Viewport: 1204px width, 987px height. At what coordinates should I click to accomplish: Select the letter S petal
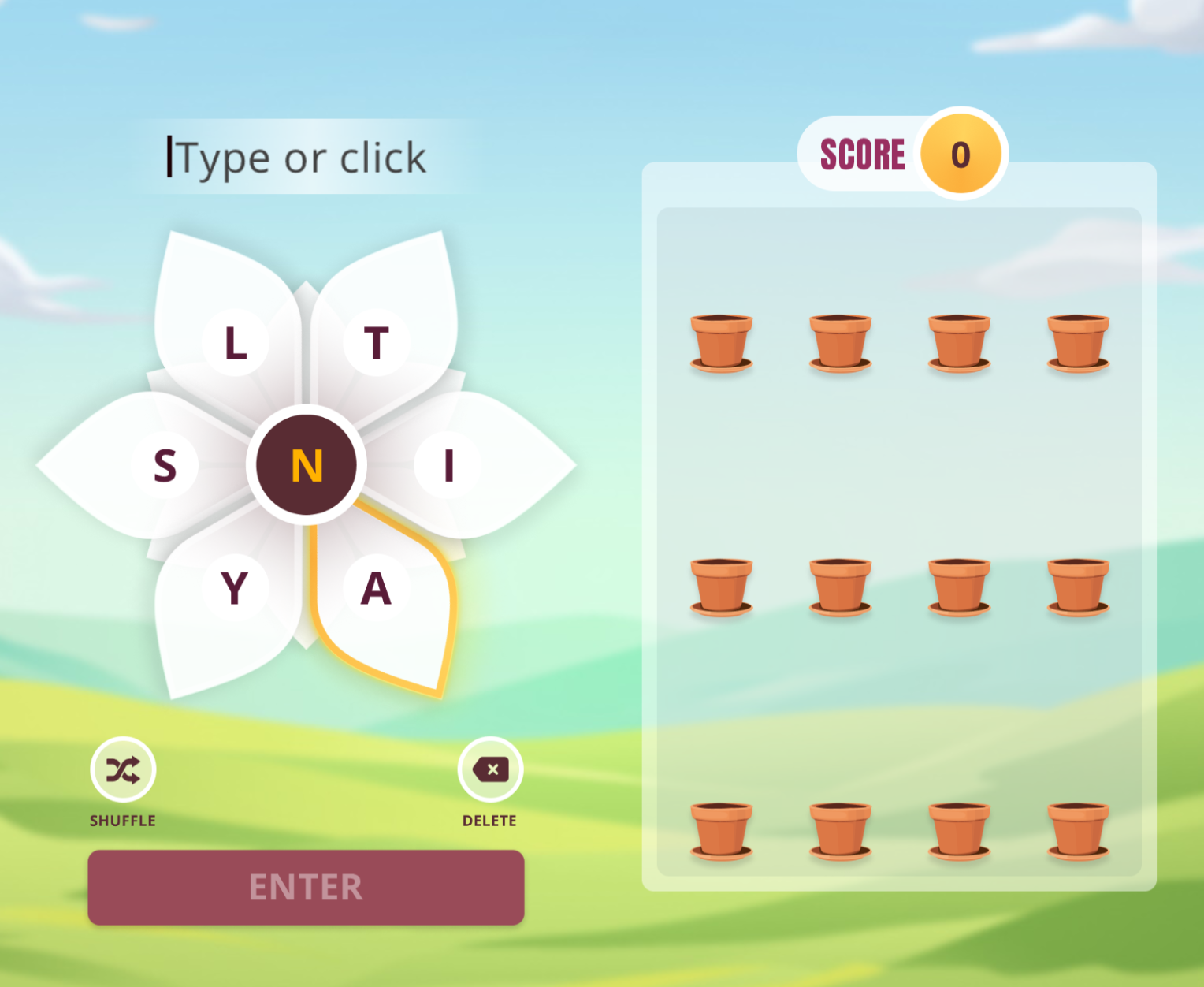pyautogui.click(x=165, y=465)
